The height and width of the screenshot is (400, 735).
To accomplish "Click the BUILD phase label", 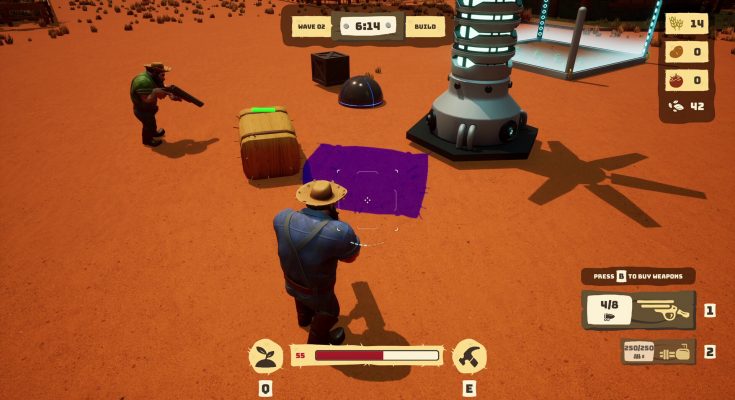I will coord(424,27).
